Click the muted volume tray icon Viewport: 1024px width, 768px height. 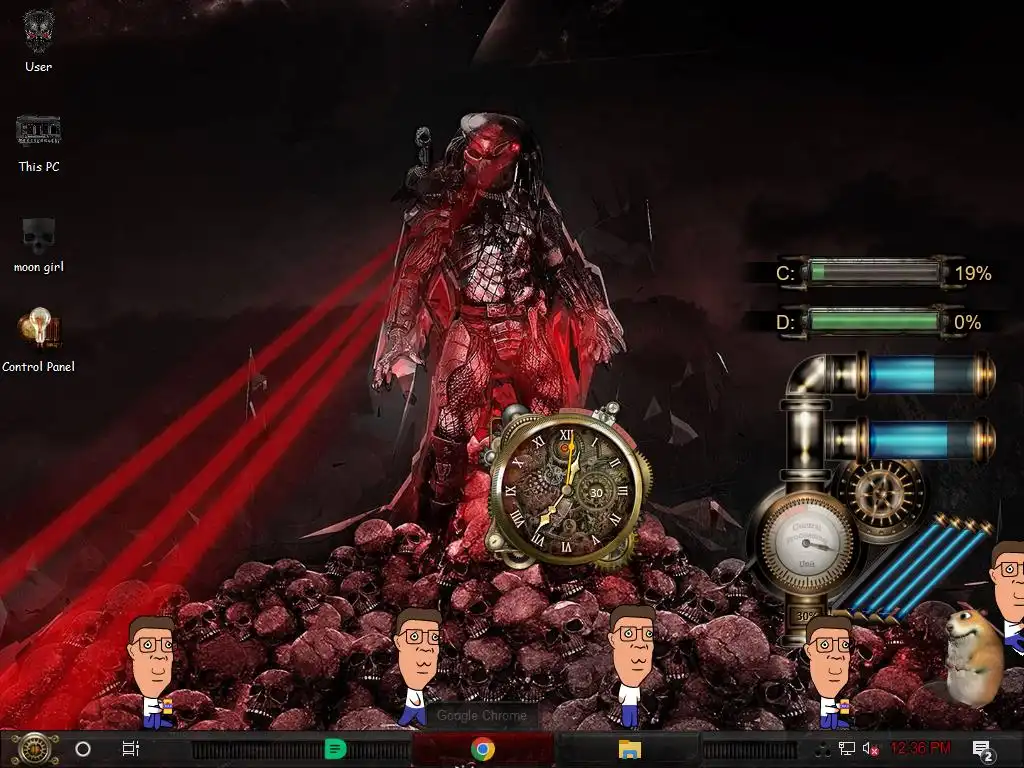click(x=870, y=748)
